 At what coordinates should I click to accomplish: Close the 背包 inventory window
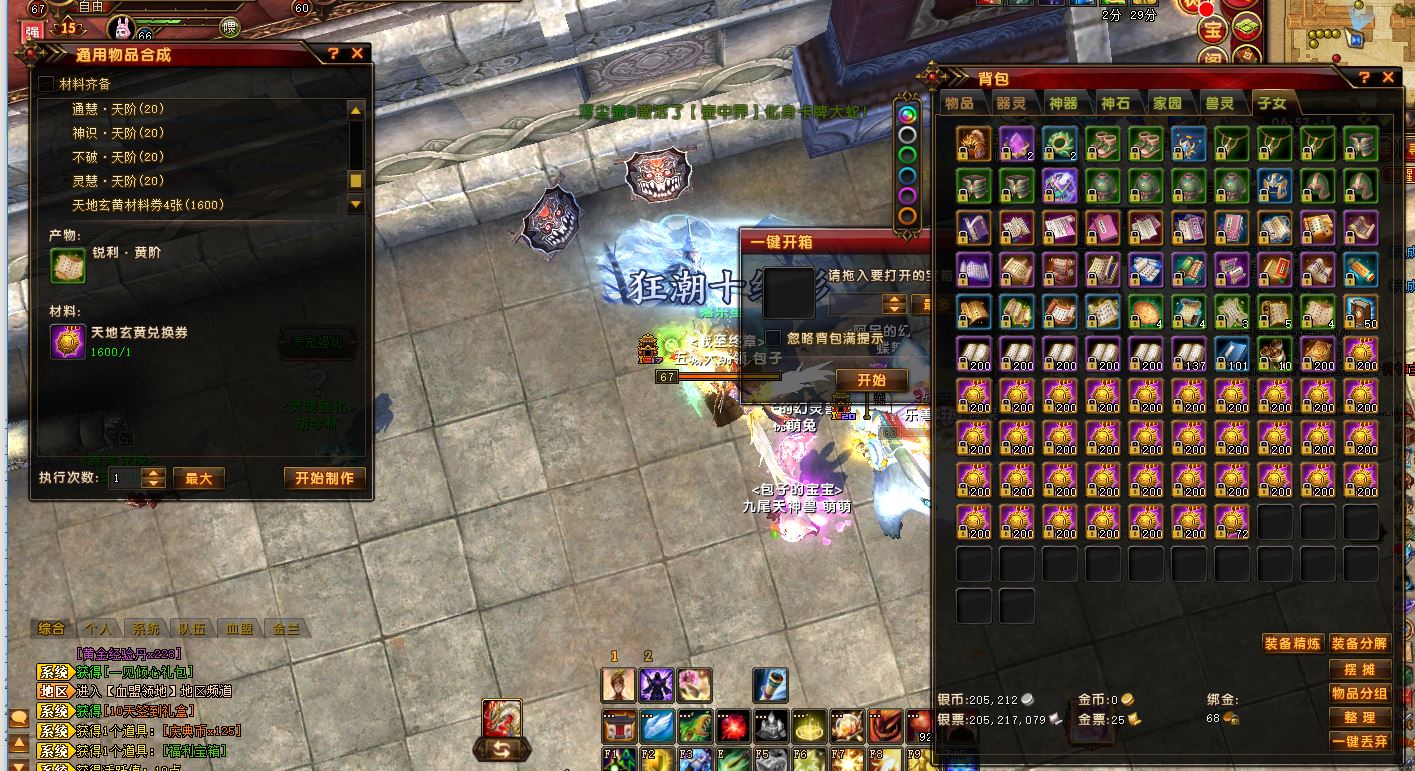point(1388,77)
